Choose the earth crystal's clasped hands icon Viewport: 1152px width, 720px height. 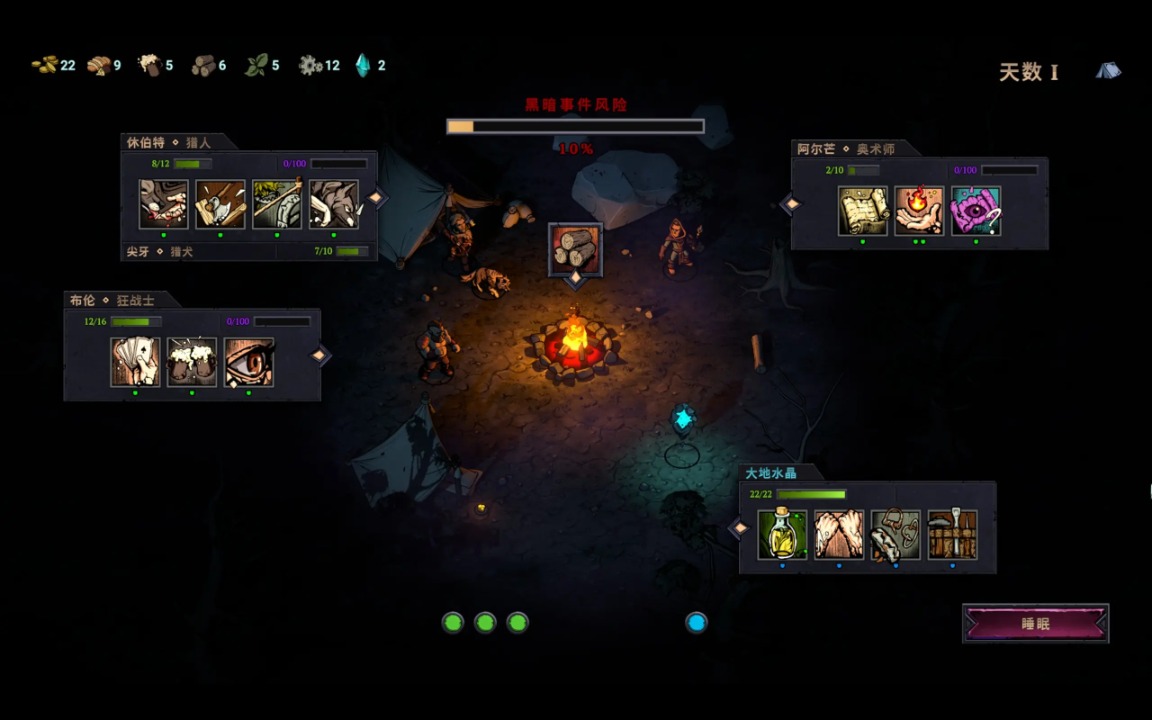pos(839,535)
